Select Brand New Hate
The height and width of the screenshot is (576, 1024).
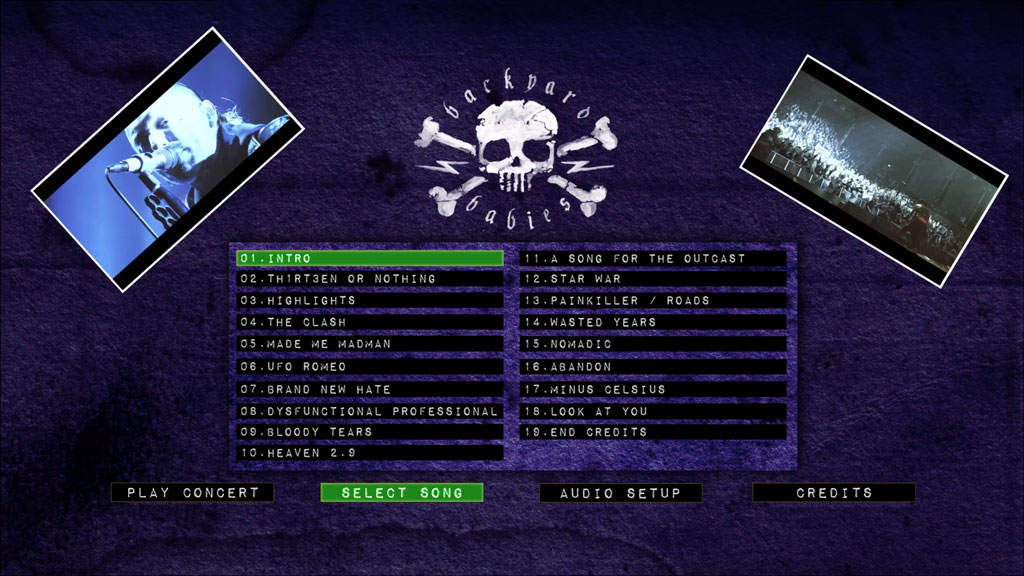point(369,389)
